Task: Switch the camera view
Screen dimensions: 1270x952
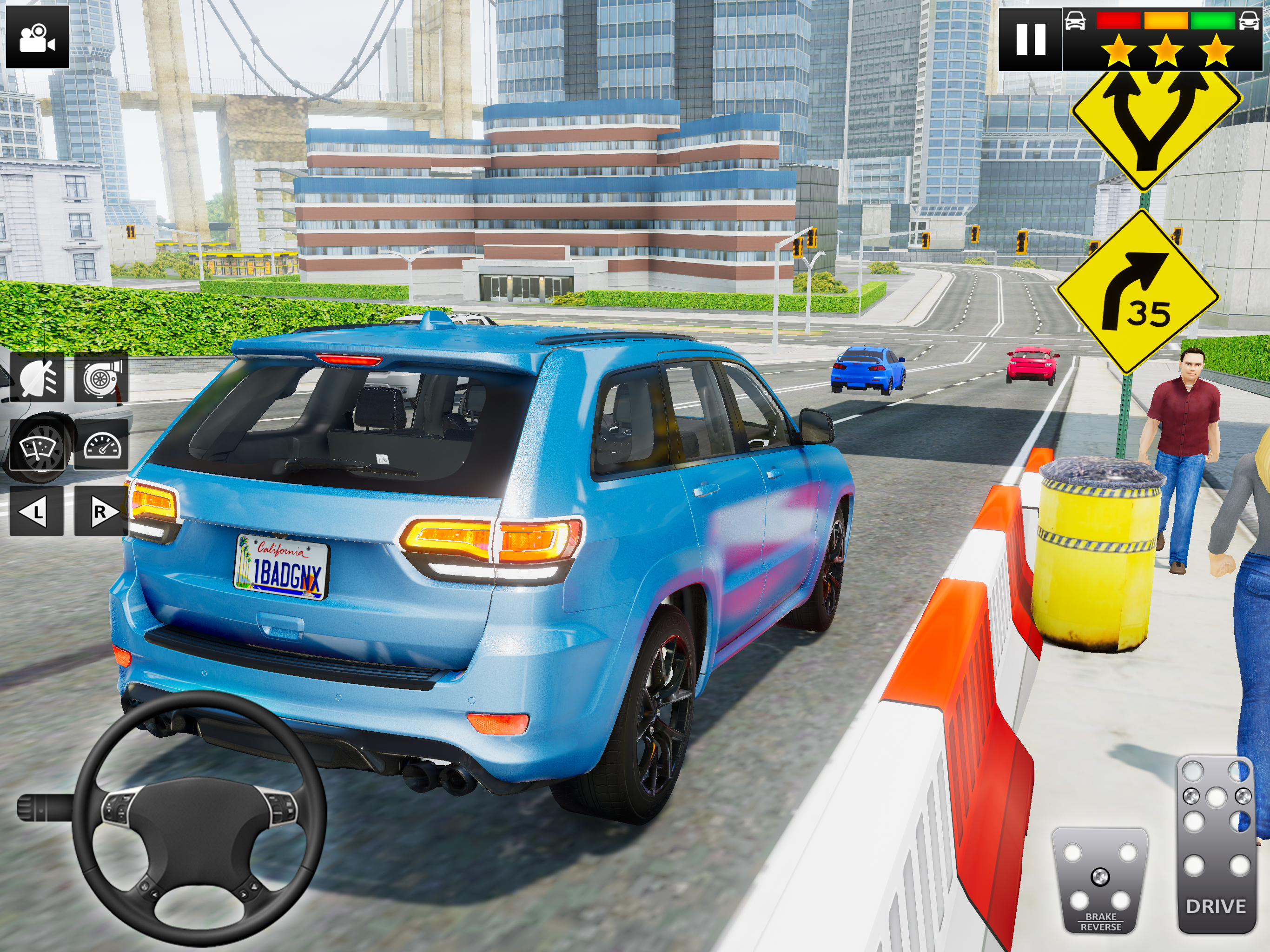Action: (x=37, y=37)
